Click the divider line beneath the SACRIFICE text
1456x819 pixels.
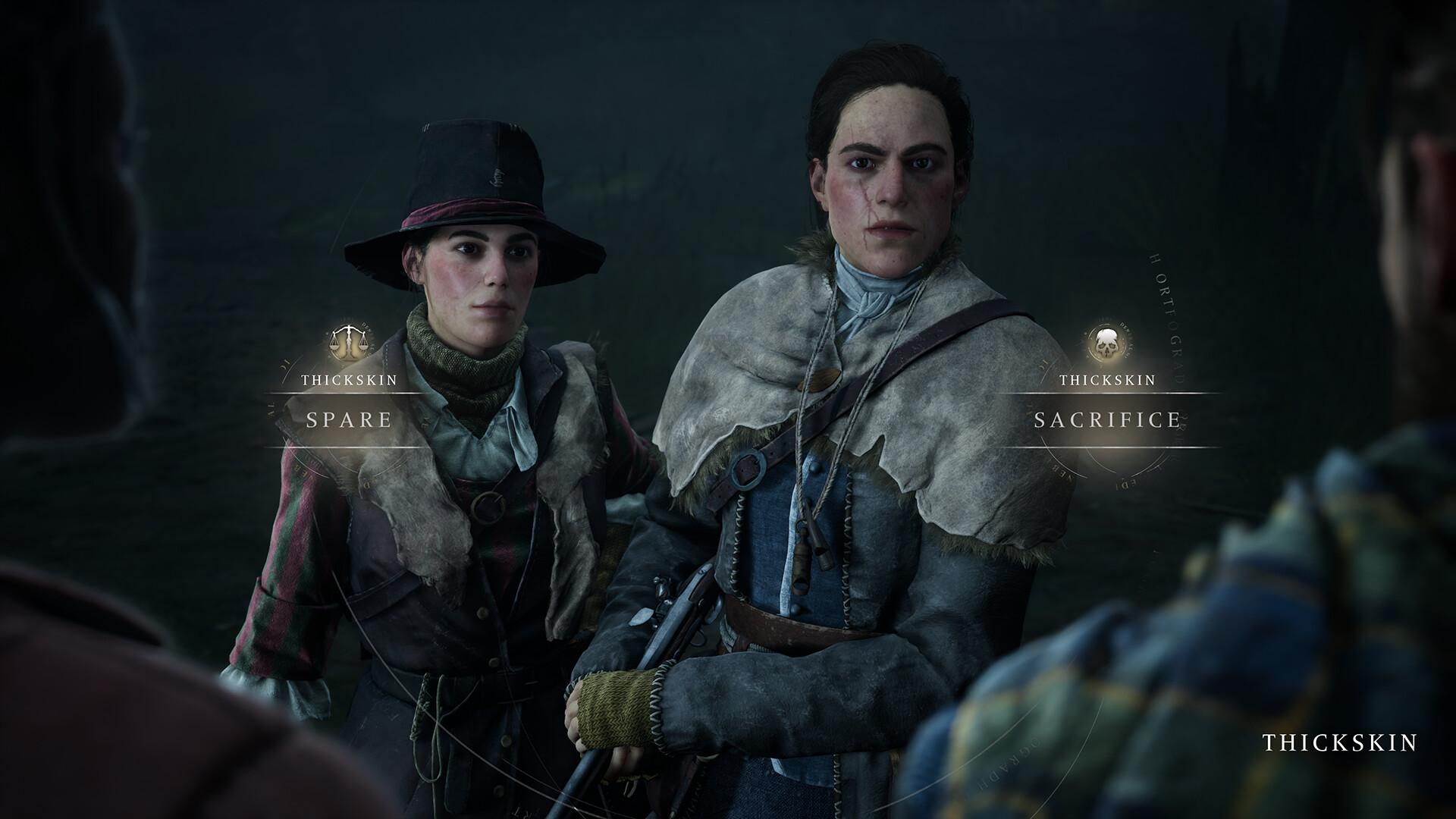click(1108, 447)
